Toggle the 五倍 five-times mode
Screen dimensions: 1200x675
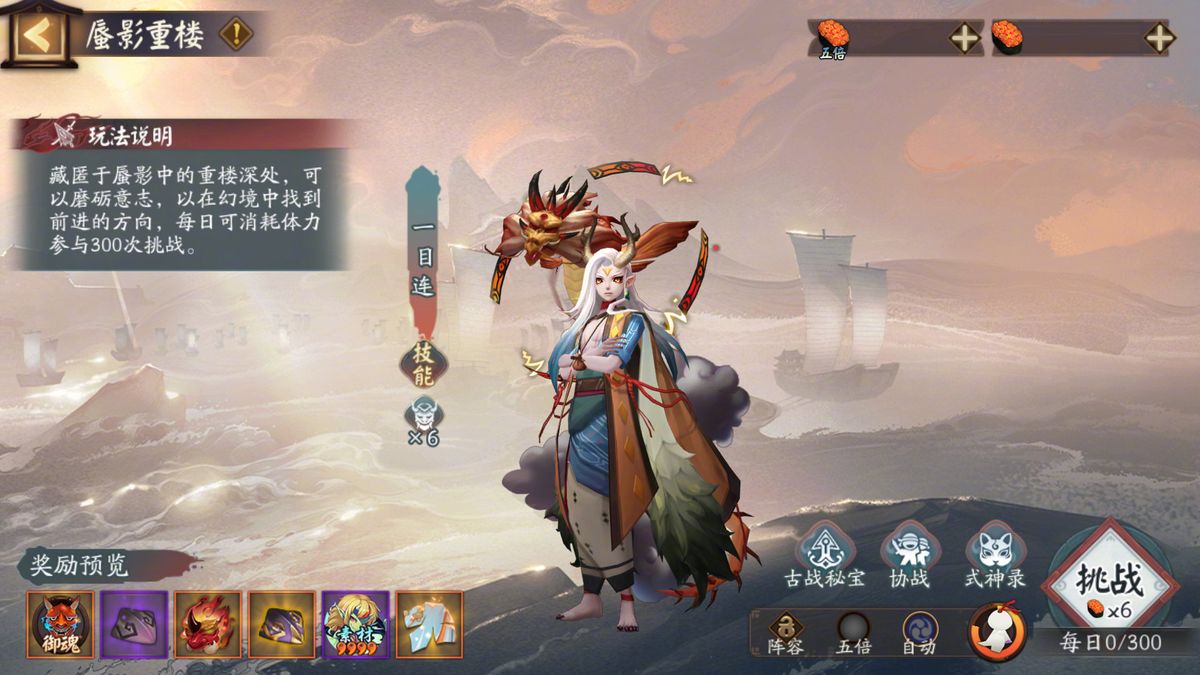[853, 633]
